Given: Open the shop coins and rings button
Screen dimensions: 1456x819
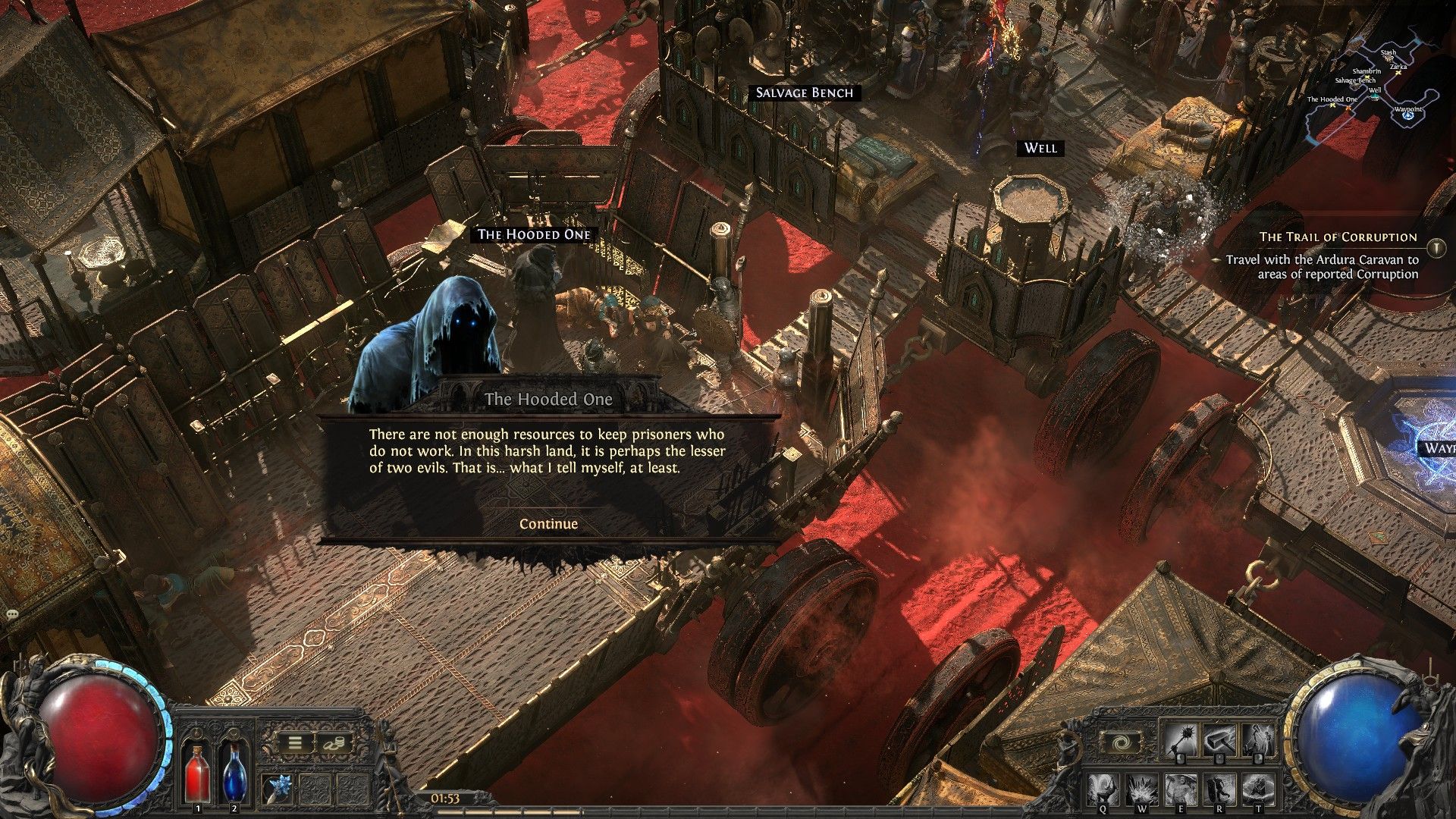Looking at the screenshot, I should [x=334, y=743].
